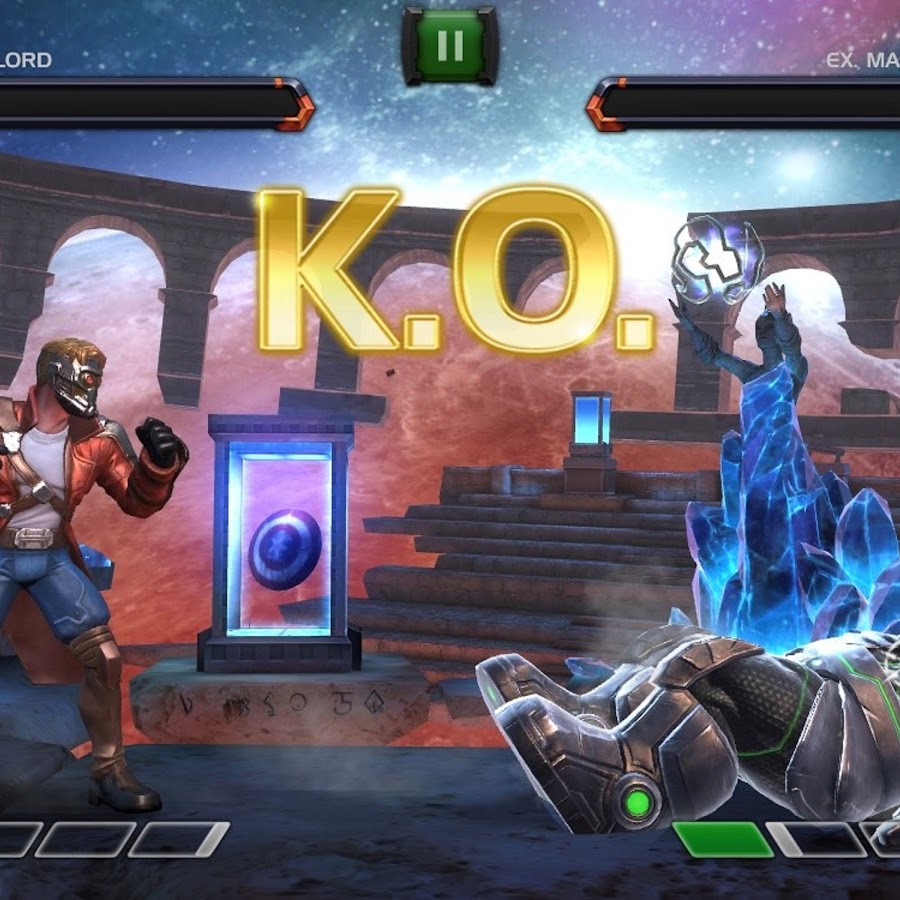Pause the fight with the green button
This screenshot has height=900, width=900.
(449, 45)
